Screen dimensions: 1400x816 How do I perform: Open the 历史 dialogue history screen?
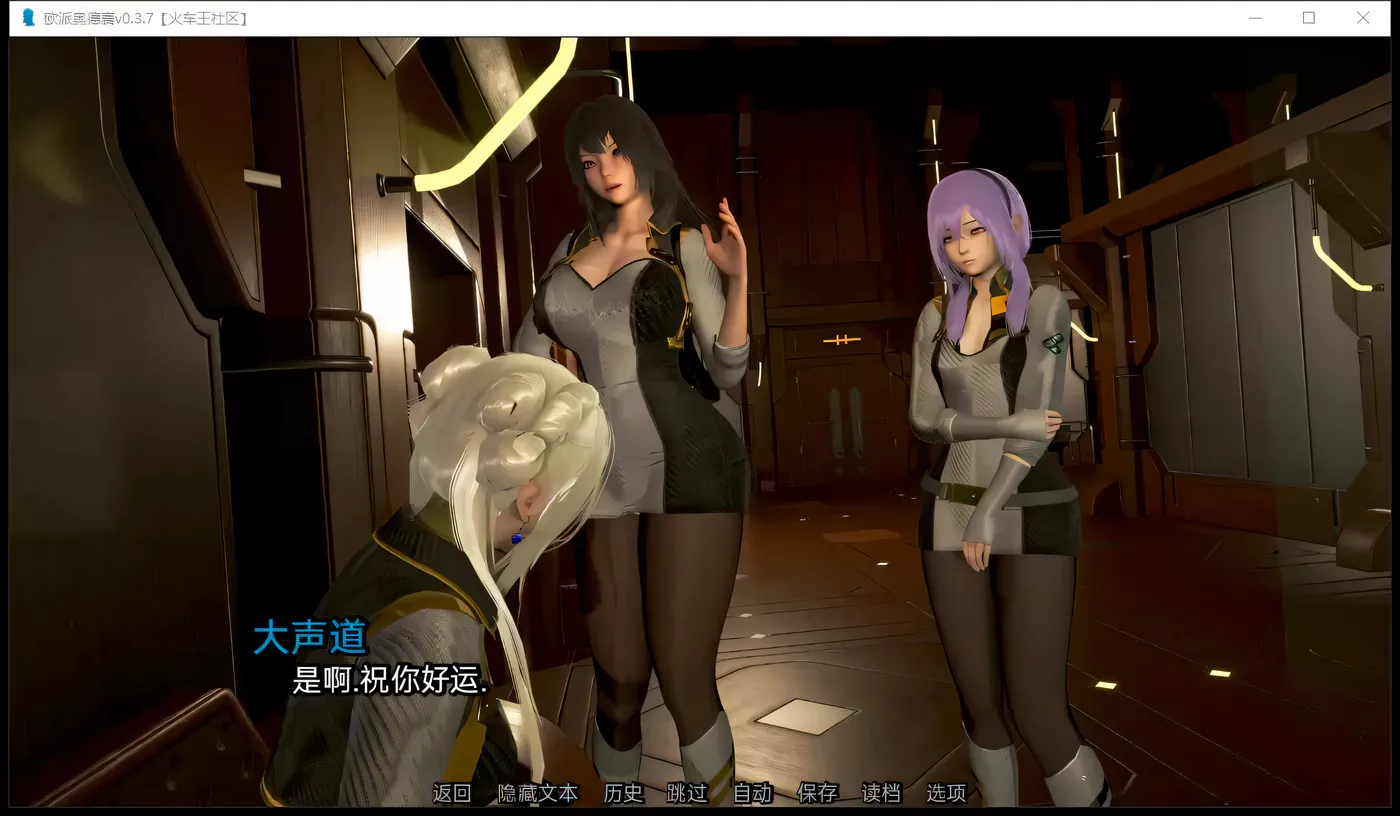pos(623,793)
